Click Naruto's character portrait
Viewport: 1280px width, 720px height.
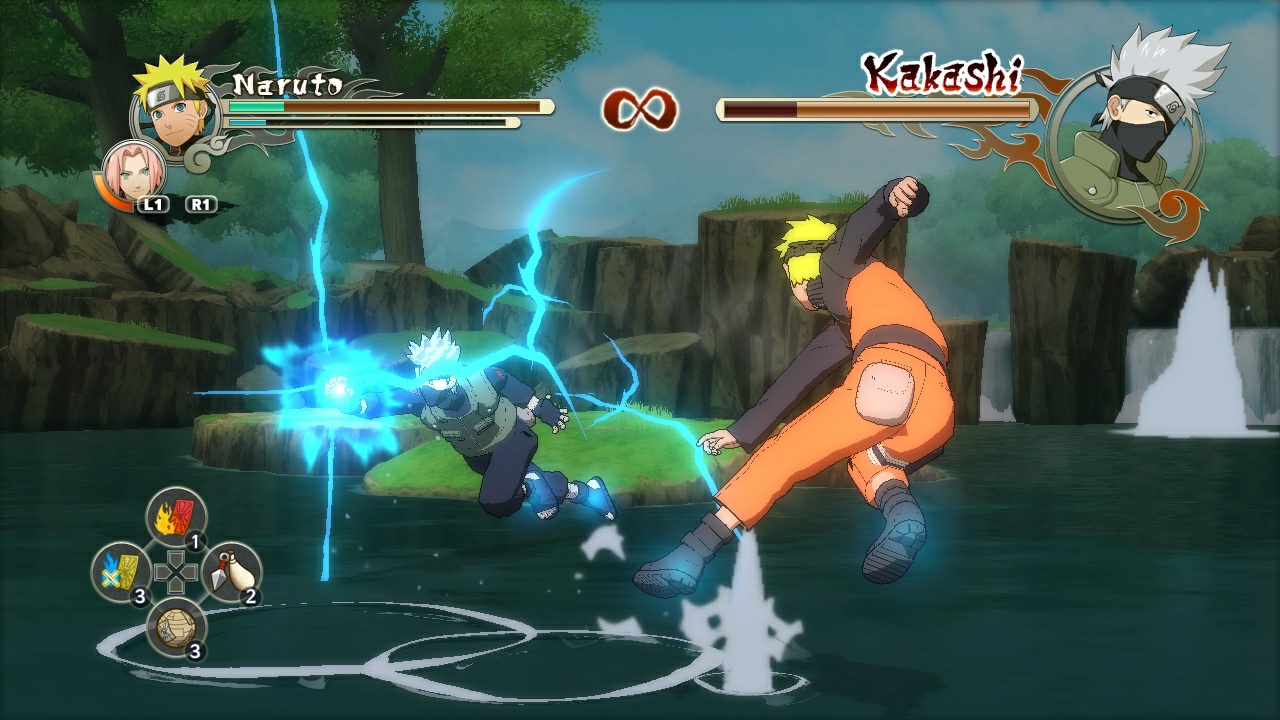pyautogui.click(x=175, y=108)
